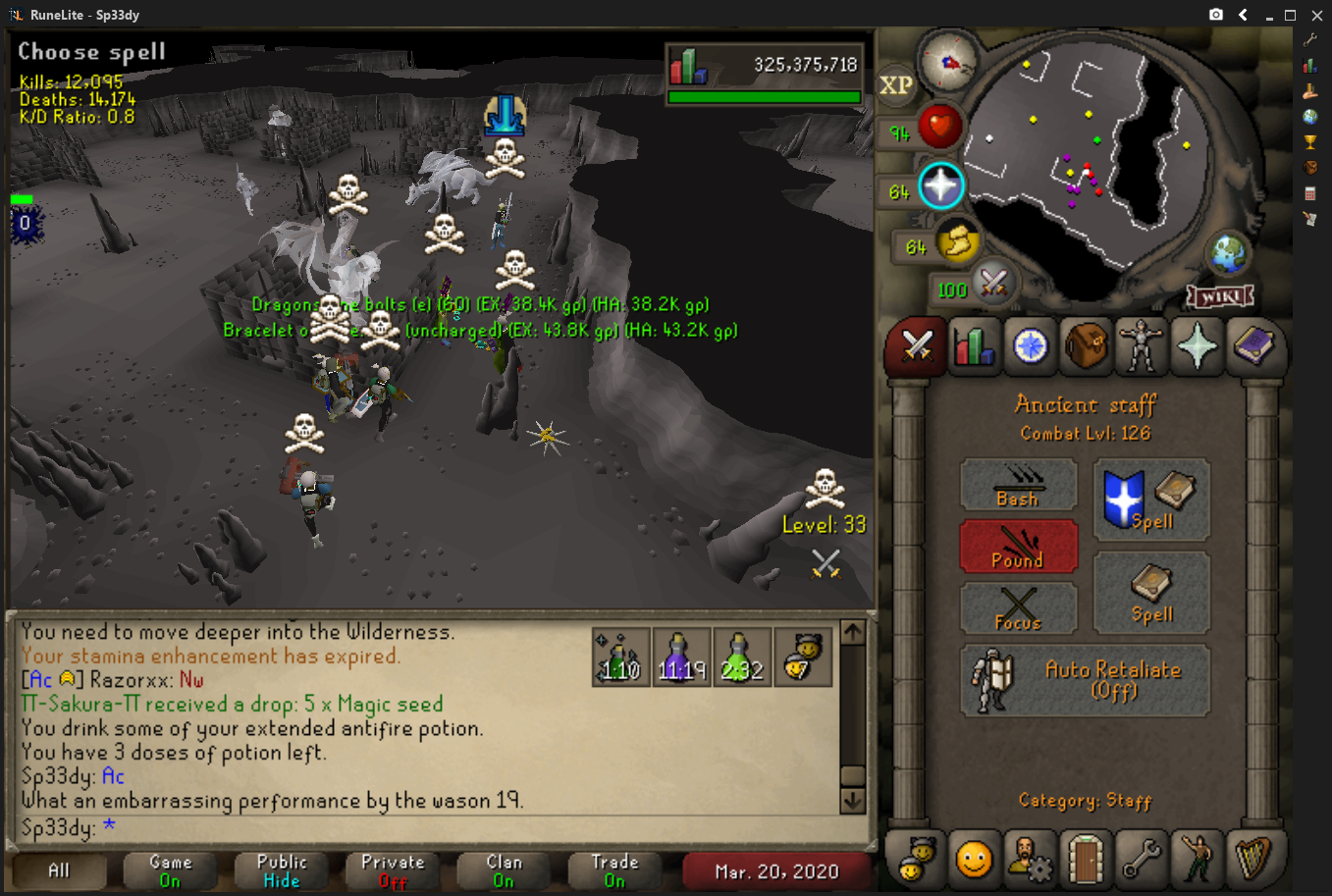Screen dimensions: 1332x896
Task: Open the Skills tab
Action: 973,346
